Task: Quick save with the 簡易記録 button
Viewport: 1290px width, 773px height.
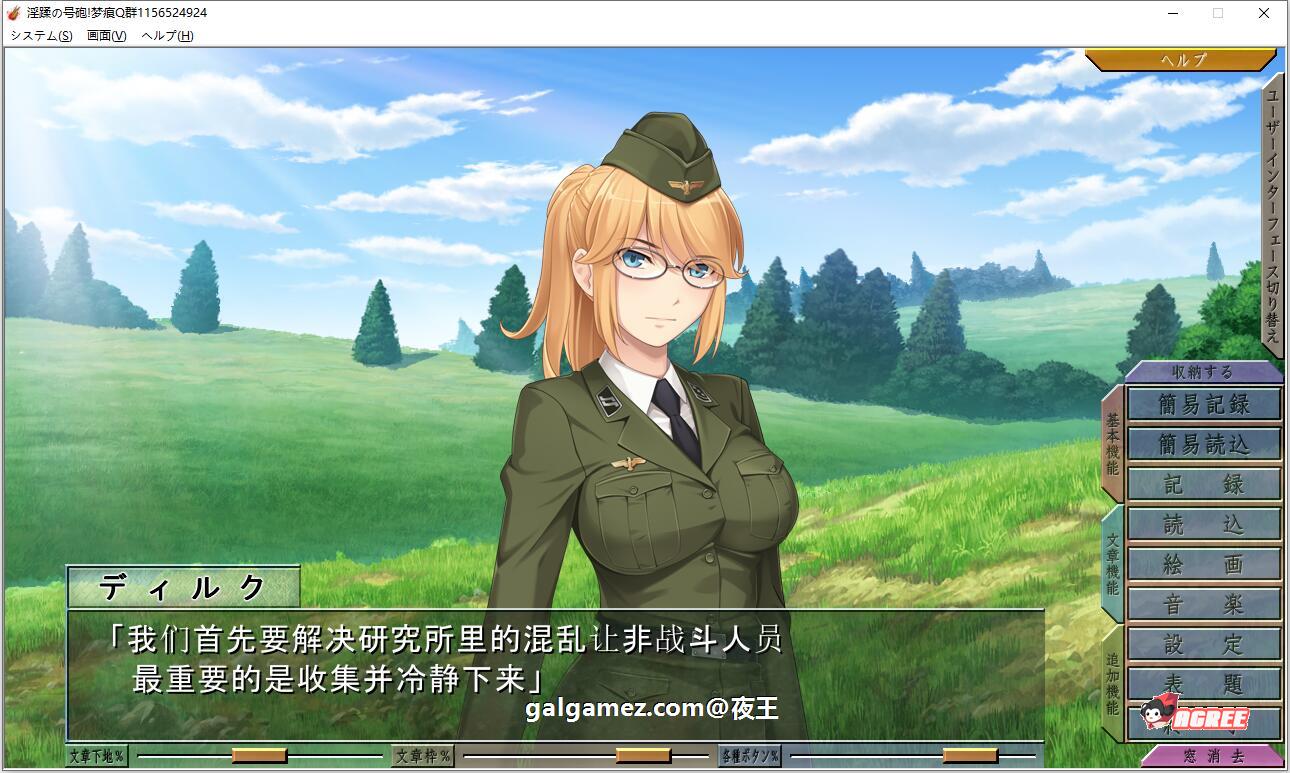Action: [x=1203, y=404]
